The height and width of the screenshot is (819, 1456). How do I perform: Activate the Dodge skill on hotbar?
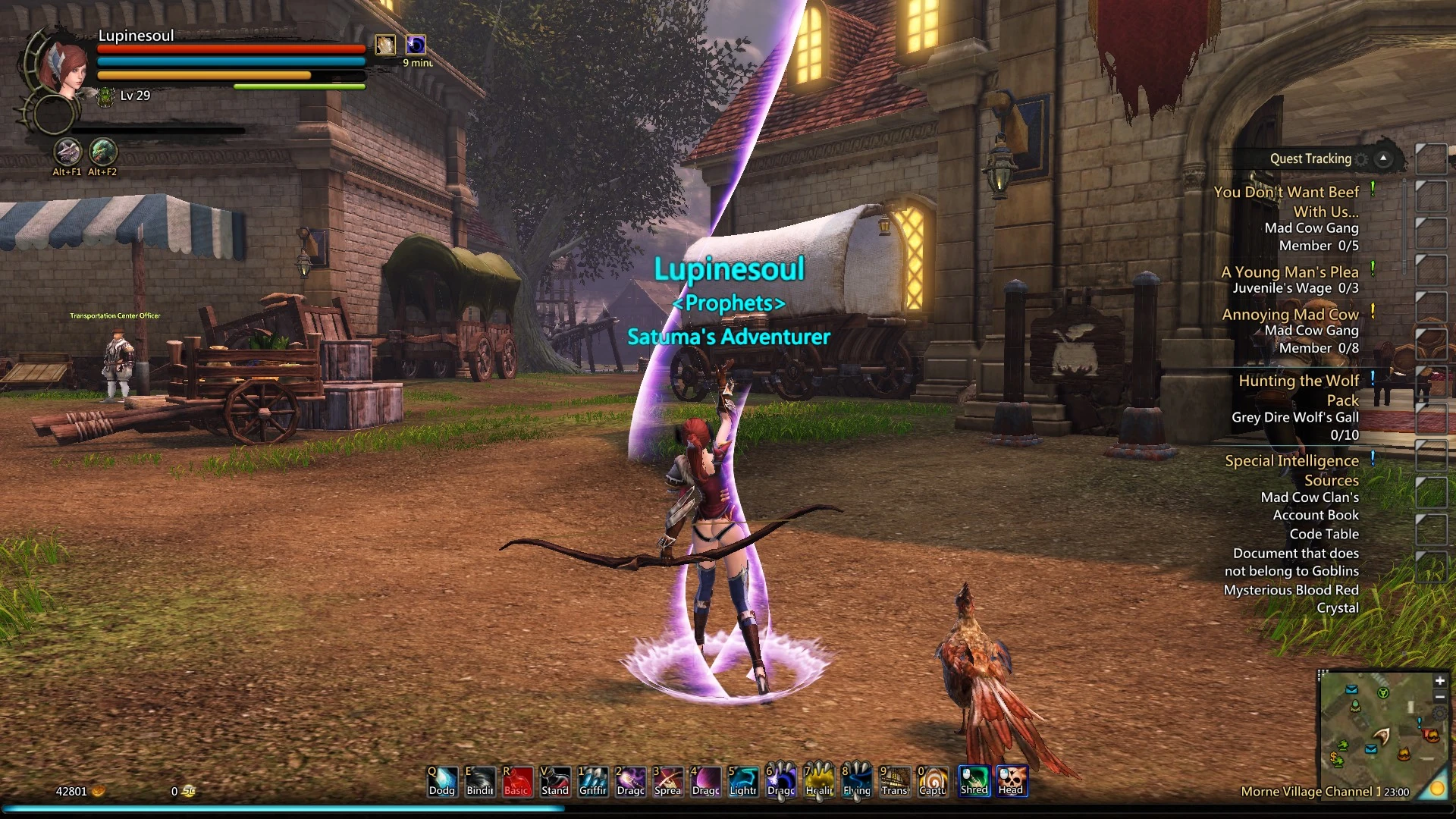click(x=442, y=780)
